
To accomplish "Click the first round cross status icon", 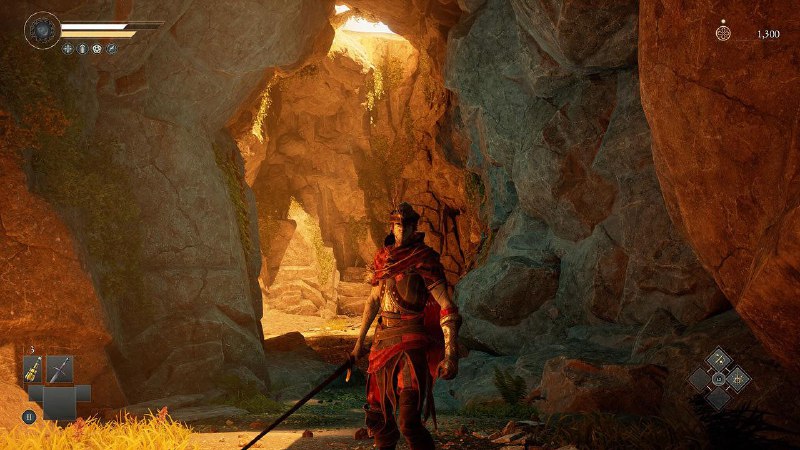I will pyautogui.click(x=68, y=48).
